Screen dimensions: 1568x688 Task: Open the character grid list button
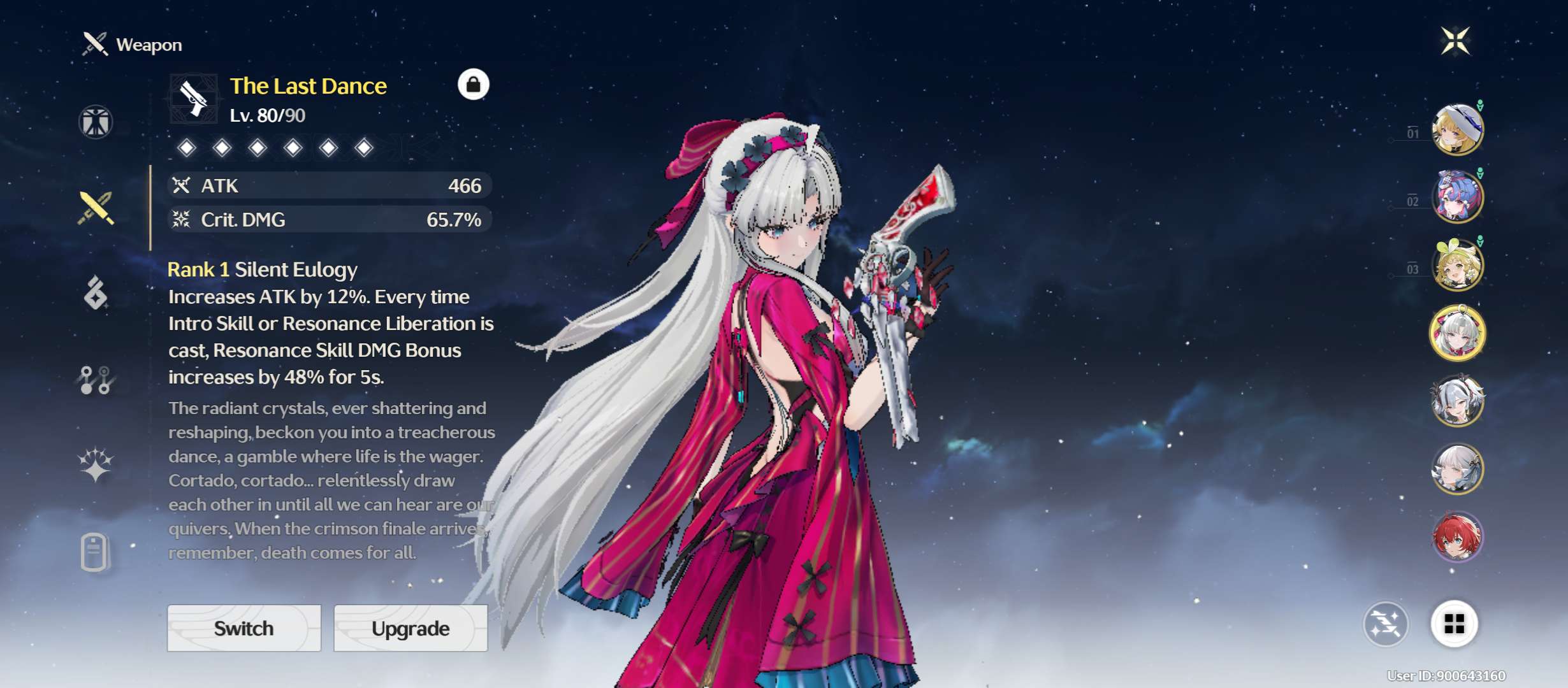pyautogui.click(x=1454, y=624)
